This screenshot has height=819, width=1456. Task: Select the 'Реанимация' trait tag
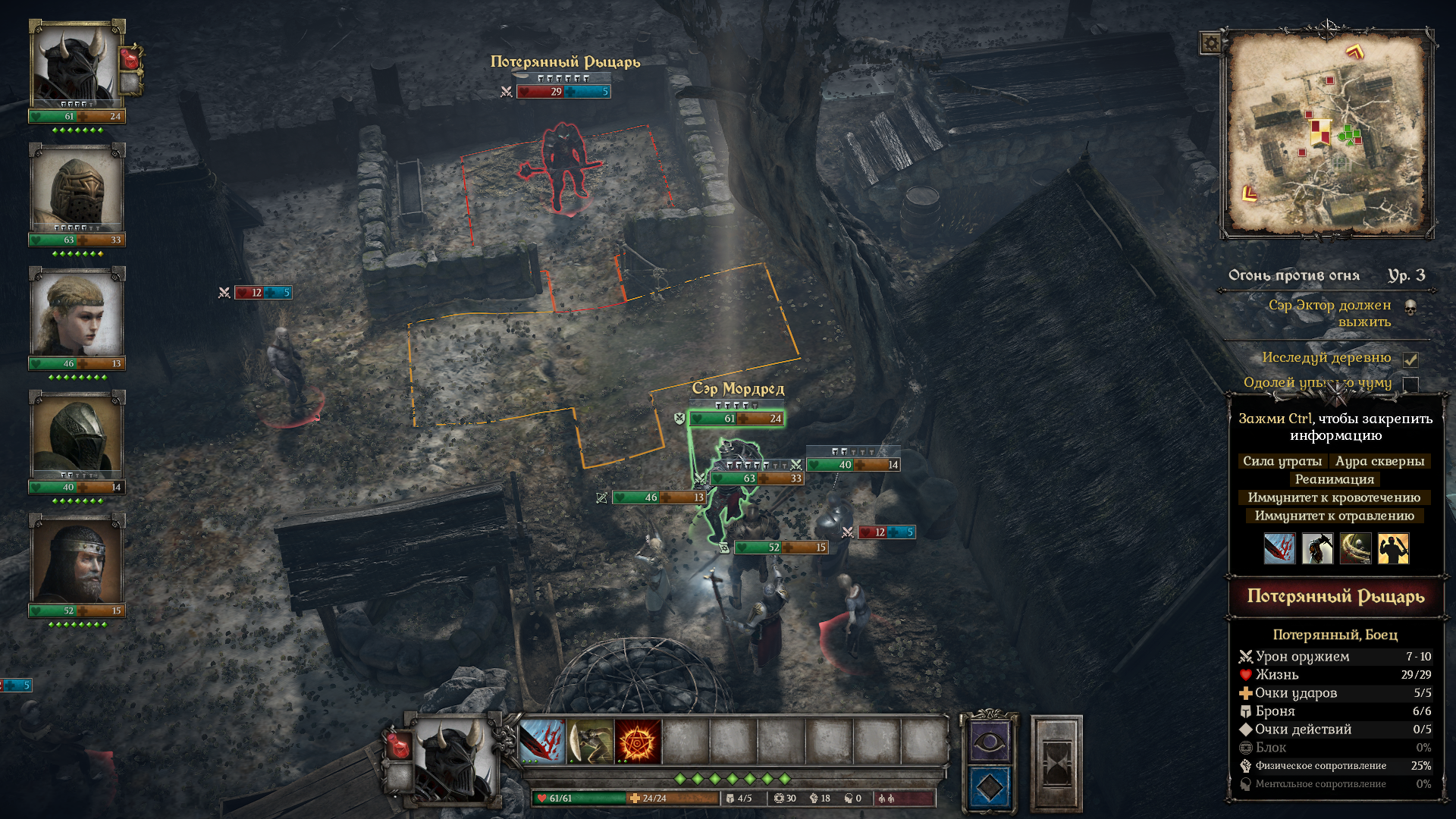coord(1334,479)
